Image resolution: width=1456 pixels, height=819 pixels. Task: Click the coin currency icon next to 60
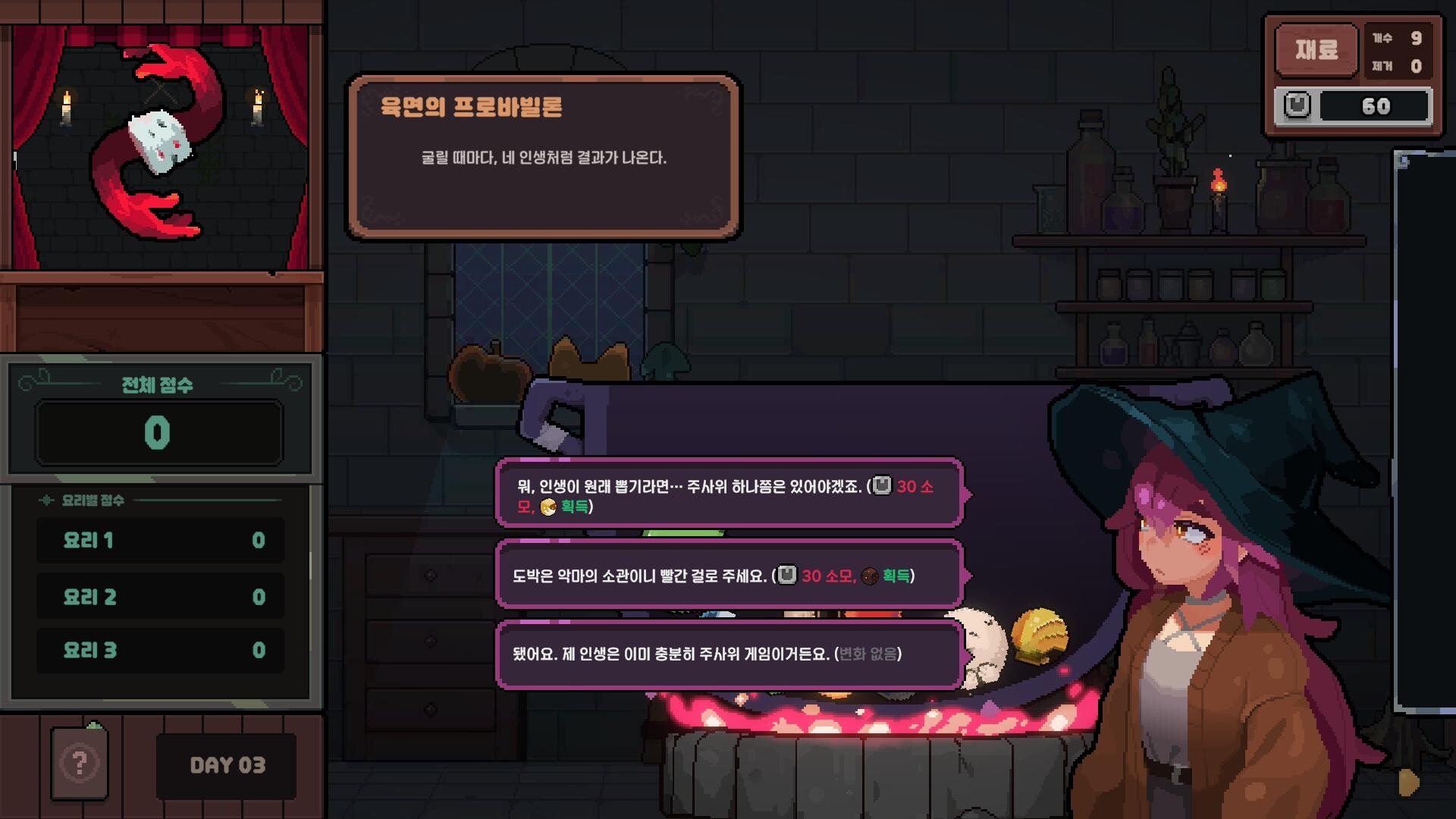(1298, 105)
